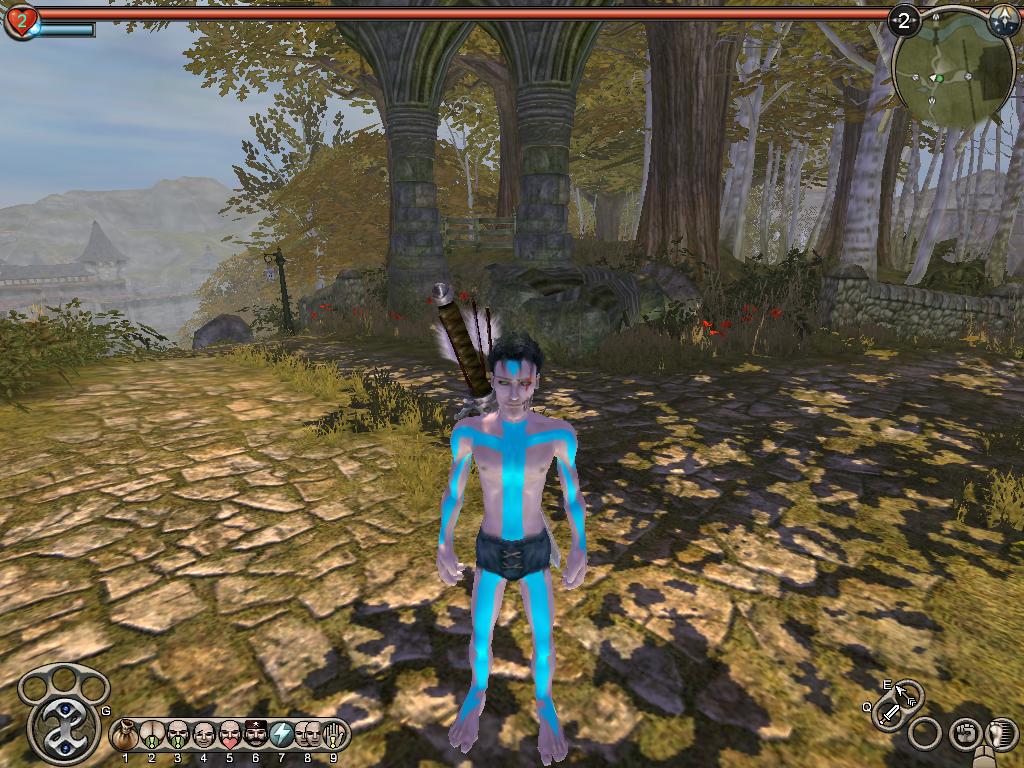Activate the lightning bolt spell icon
Image resolution: width=1024 pixels, height=768 pixels.
282,736
